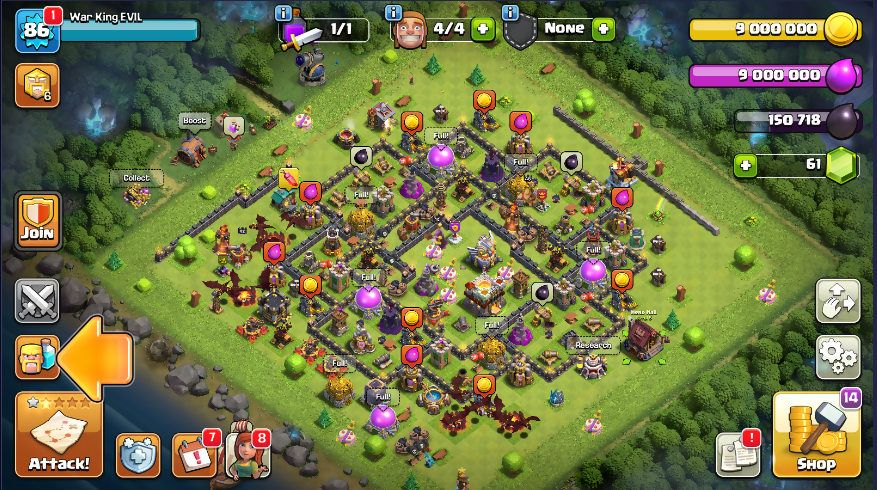The width and height of the screenshot is (877, 490).
Task: Open the newspaper notification icon
Action: coord(737,455)
